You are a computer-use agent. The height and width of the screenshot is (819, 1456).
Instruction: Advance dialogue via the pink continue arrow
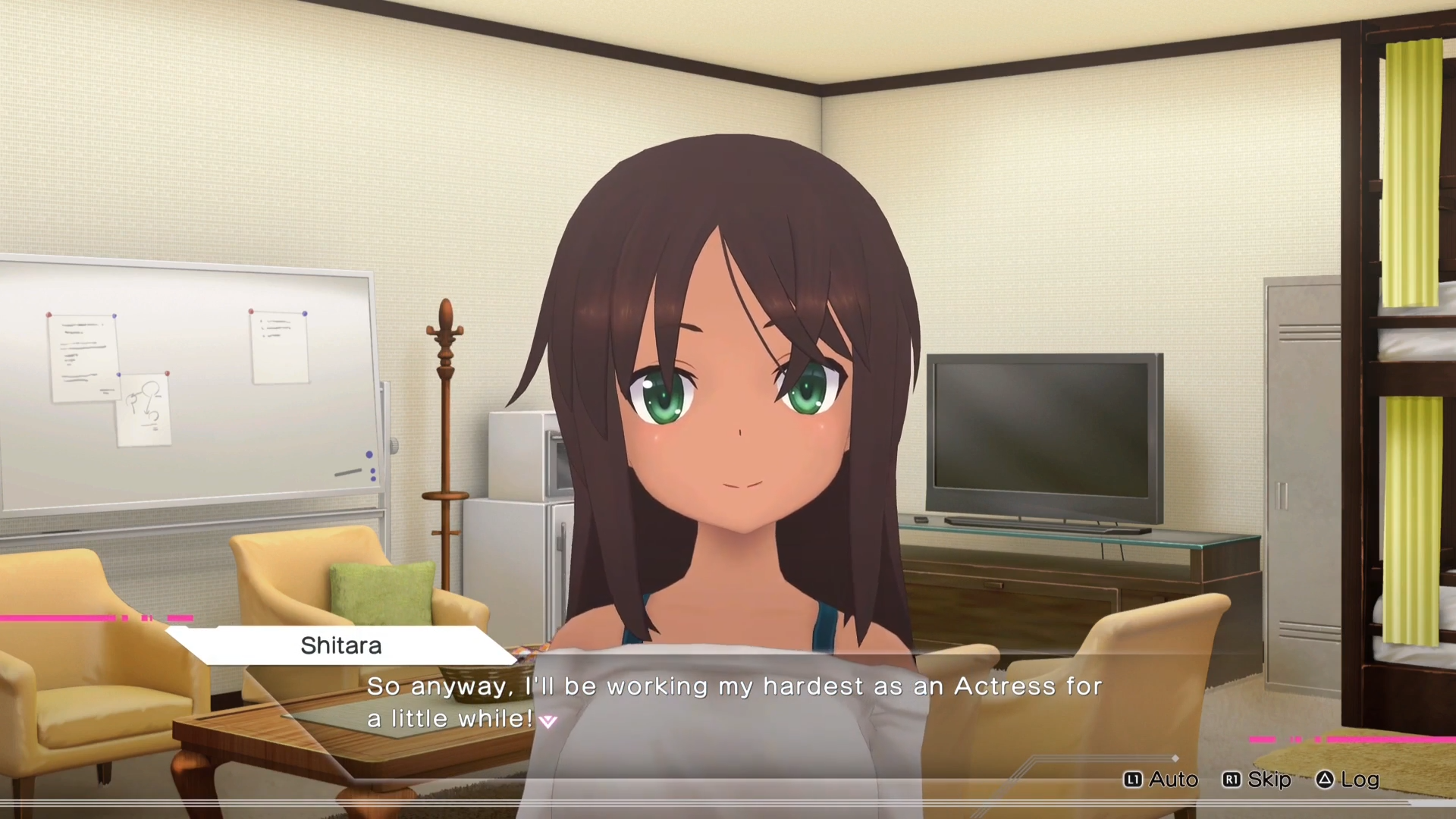tap(548, 721)
